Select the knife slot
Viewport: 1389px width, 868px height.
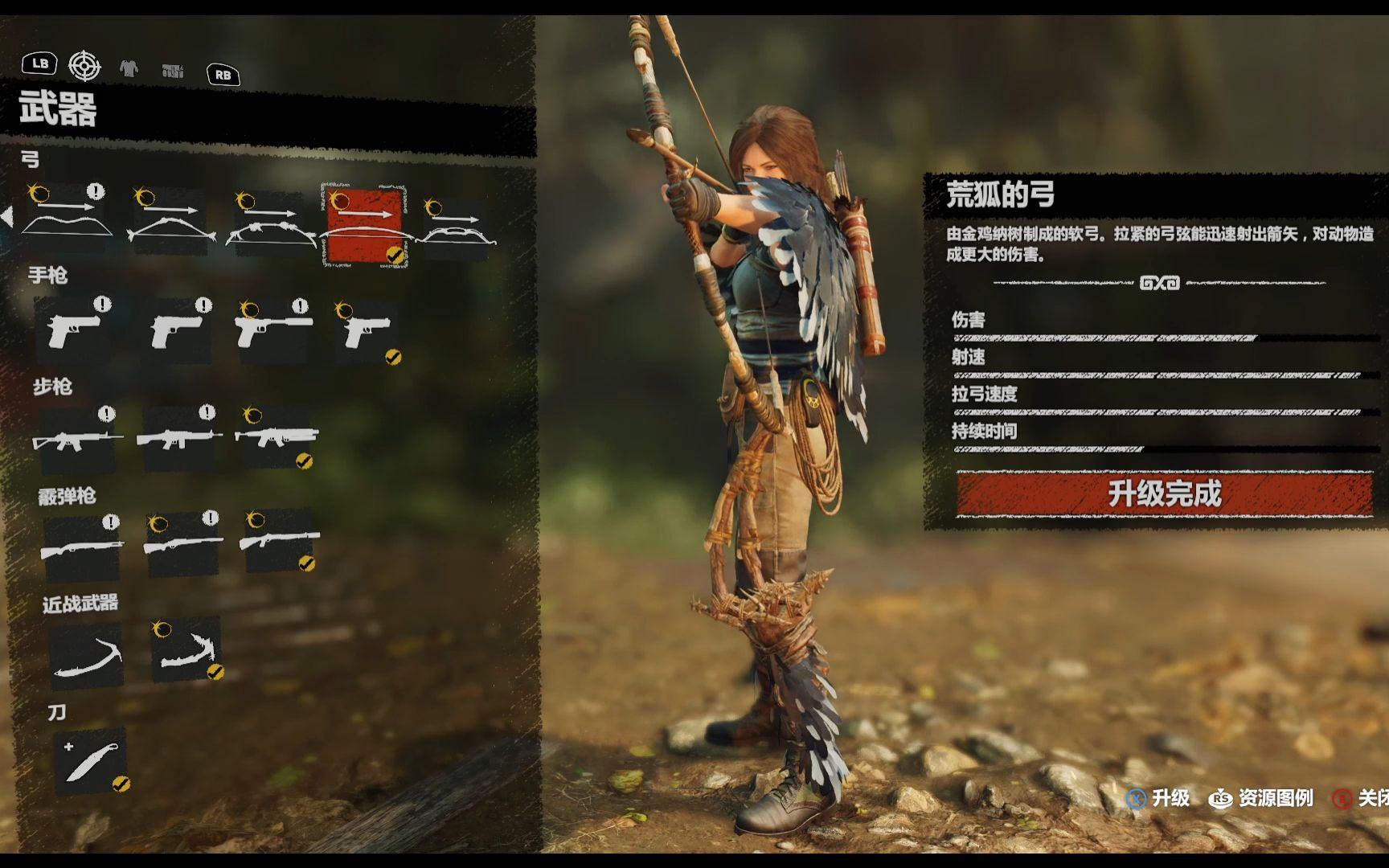(x=90, y=760)
